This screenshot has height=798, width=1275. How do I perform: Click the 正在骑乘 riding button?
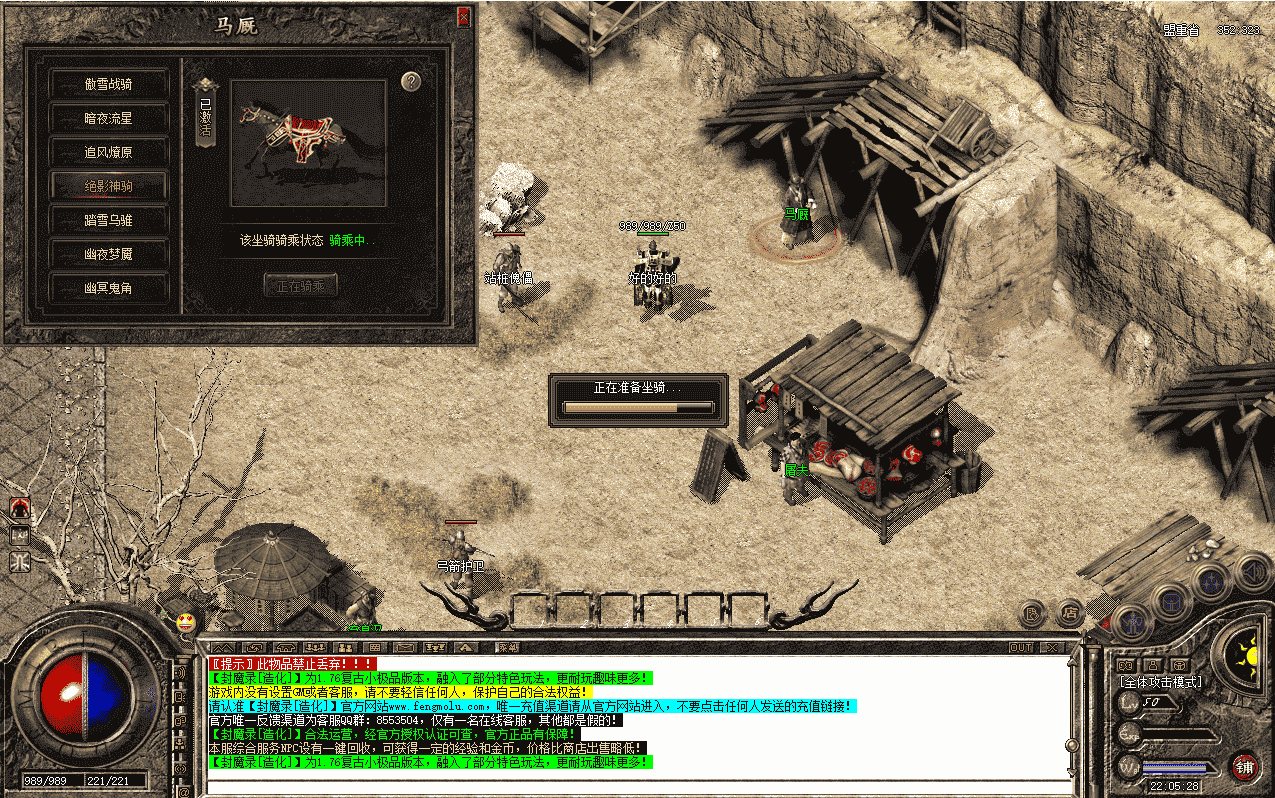click(x=300, y=285)
